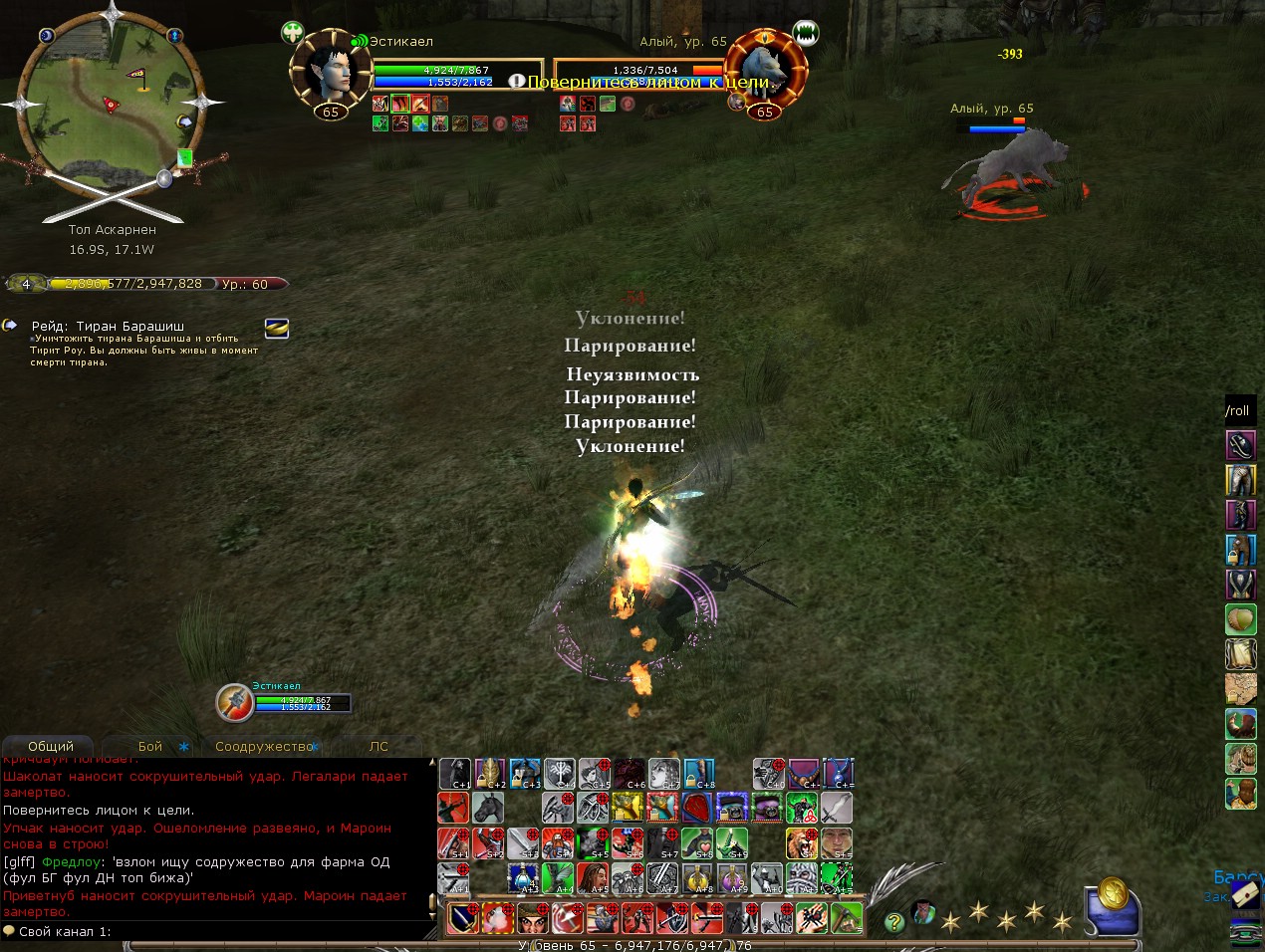Image resolution: width=1265 pixels, height=952 pixels.
Task: Select the Рейд: Тиран Барашиш quest tracker entry
Action: point(108,326)
